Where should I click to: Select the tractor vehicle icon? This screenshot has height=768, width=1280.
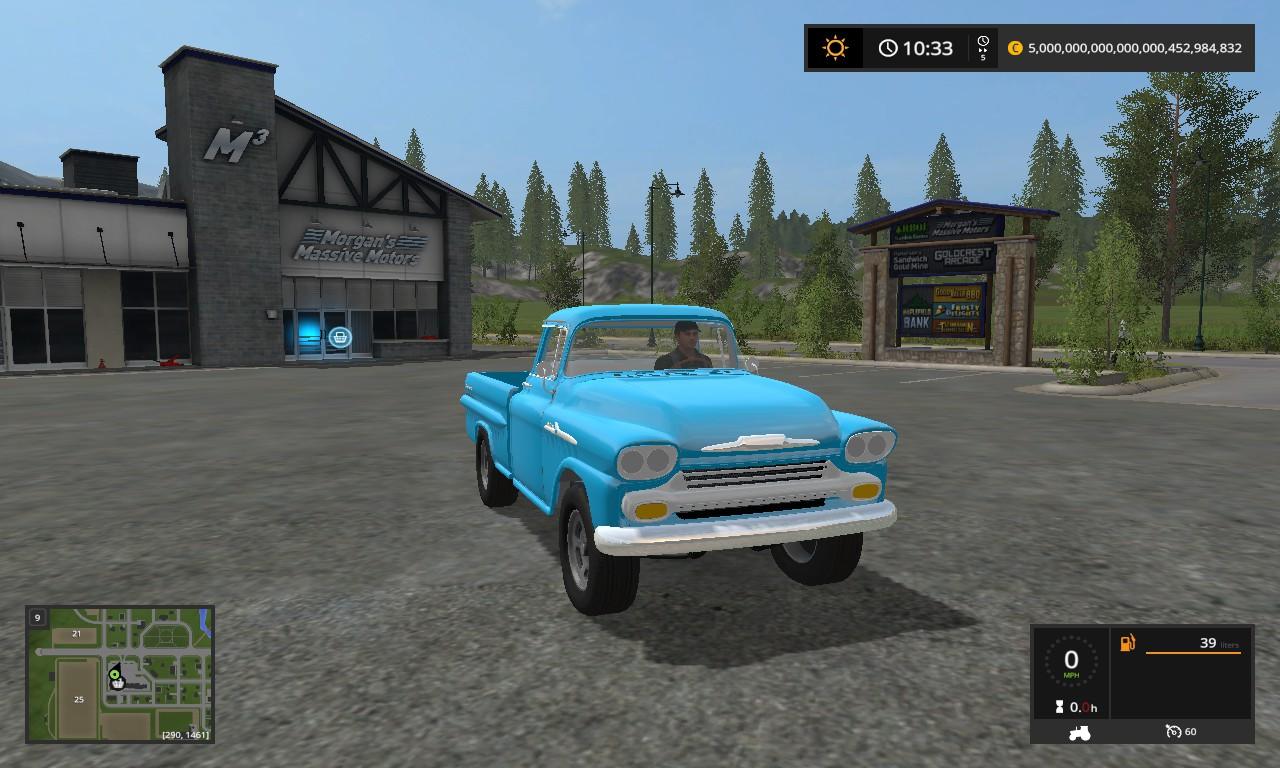[1080, 732]
